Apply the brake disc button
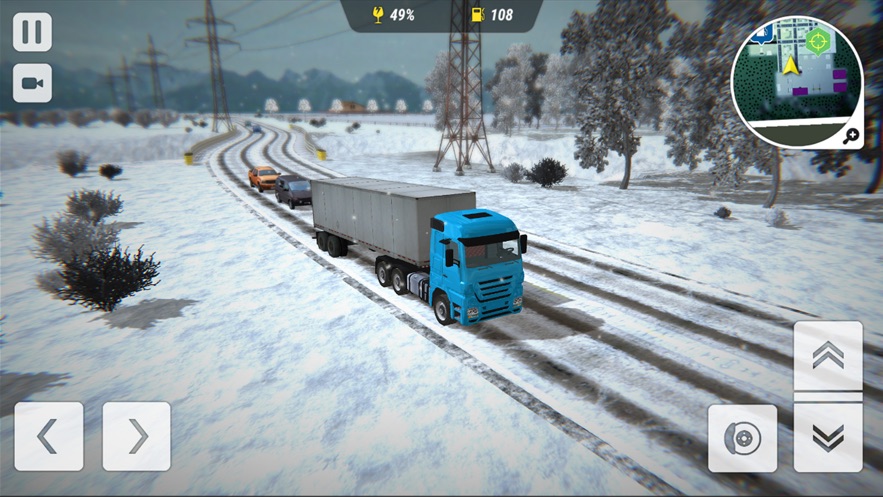Screen dimensions: 883x497 (742, 438)
